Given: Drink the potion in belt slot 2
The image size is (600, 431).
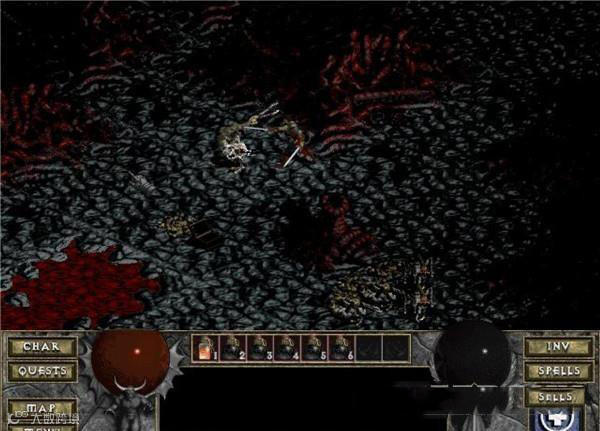Looking at the screenshot, I should [232, 347].
